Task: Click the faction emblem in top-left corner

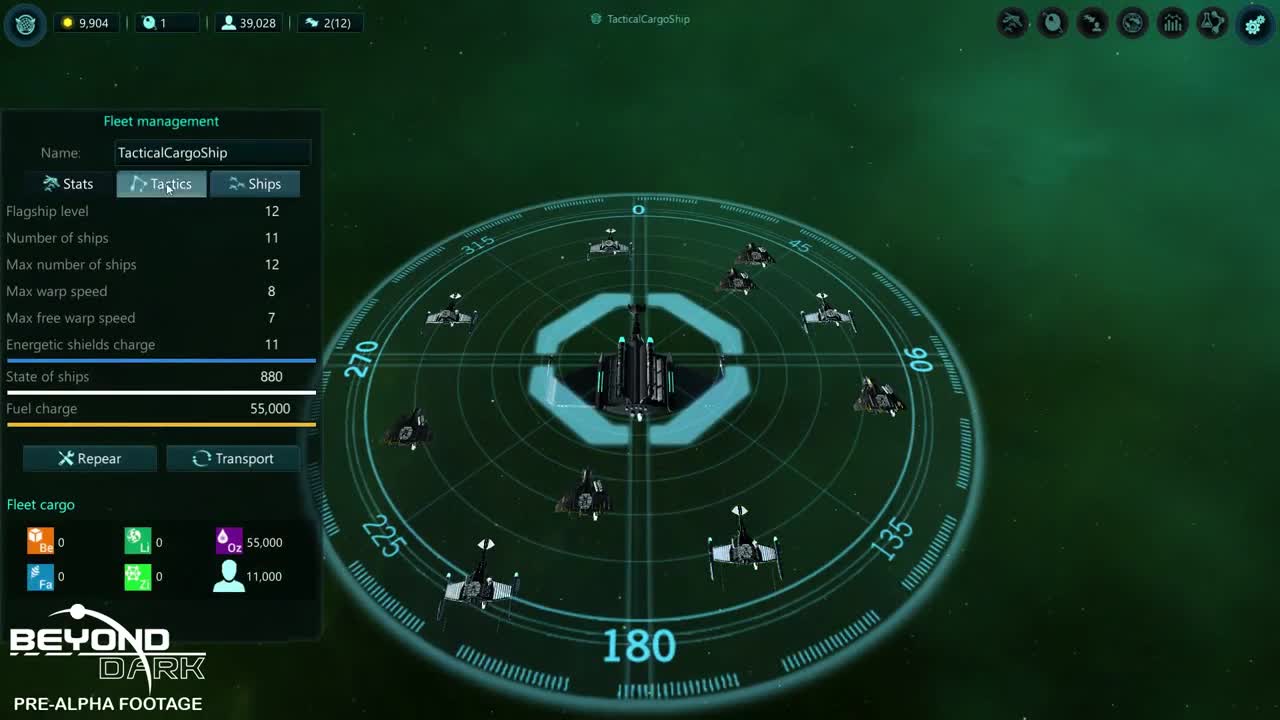Action: pyautogui.click(x=24, y=24)
